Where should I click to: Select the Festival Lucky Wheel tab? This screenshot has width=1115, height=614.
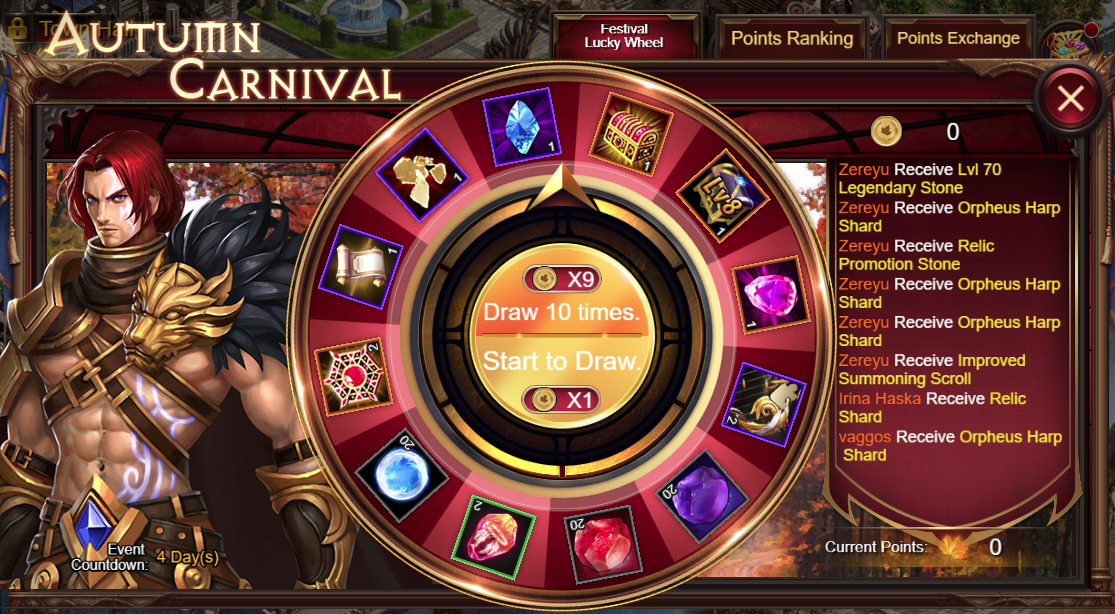624,37
